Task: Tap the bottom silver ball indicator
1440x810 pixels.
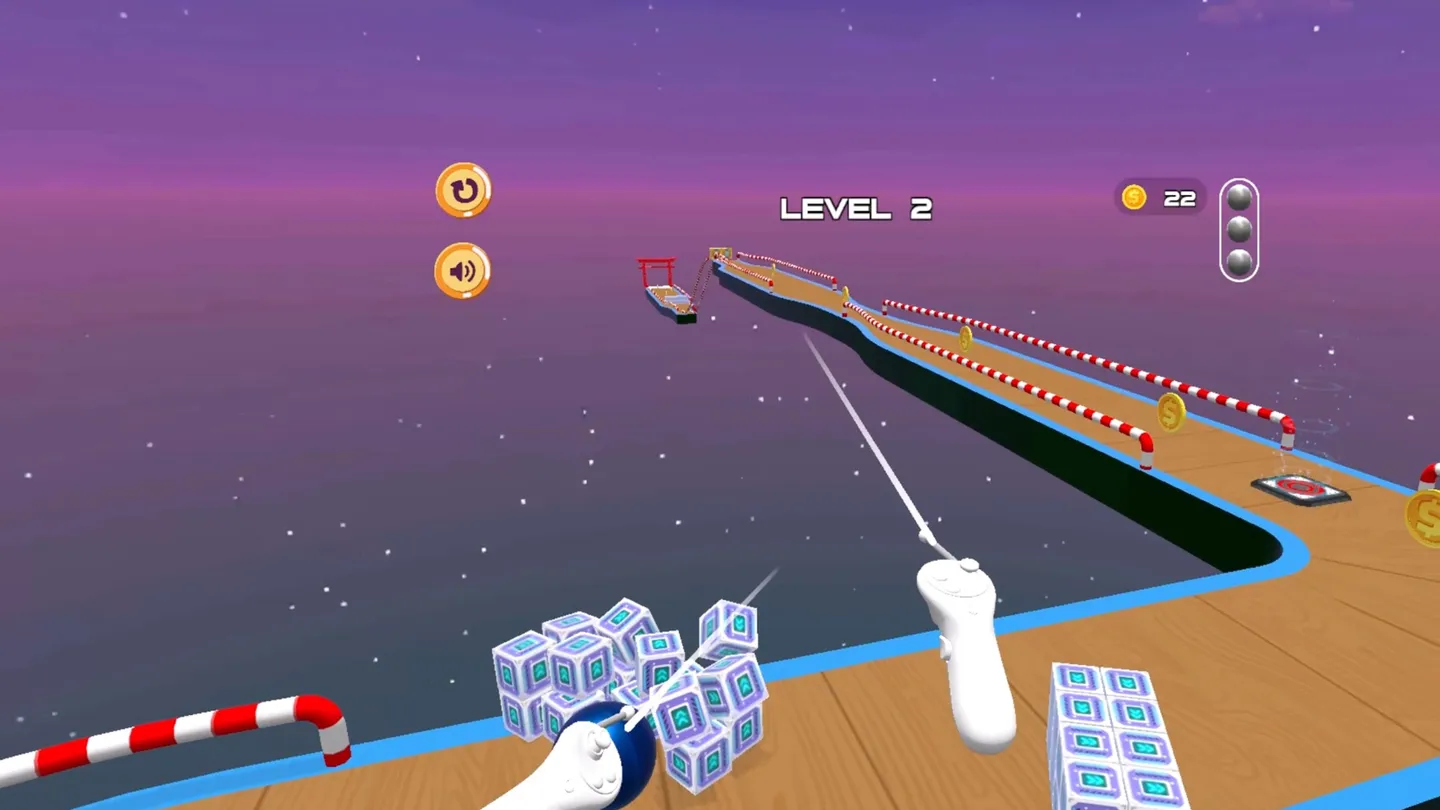Action: click(1241, 263)
